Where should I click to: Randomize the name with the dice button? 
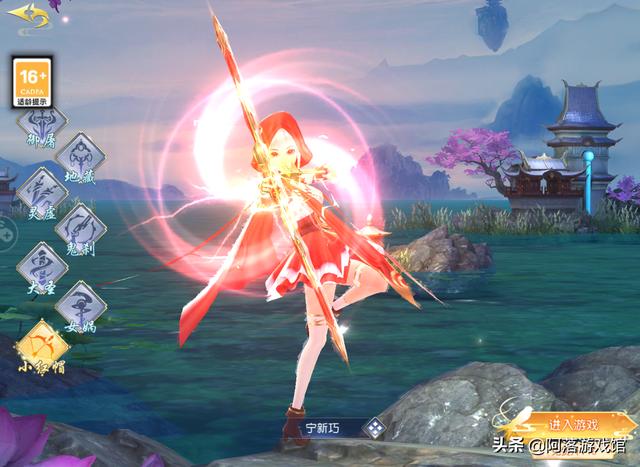tap(373, 428)
